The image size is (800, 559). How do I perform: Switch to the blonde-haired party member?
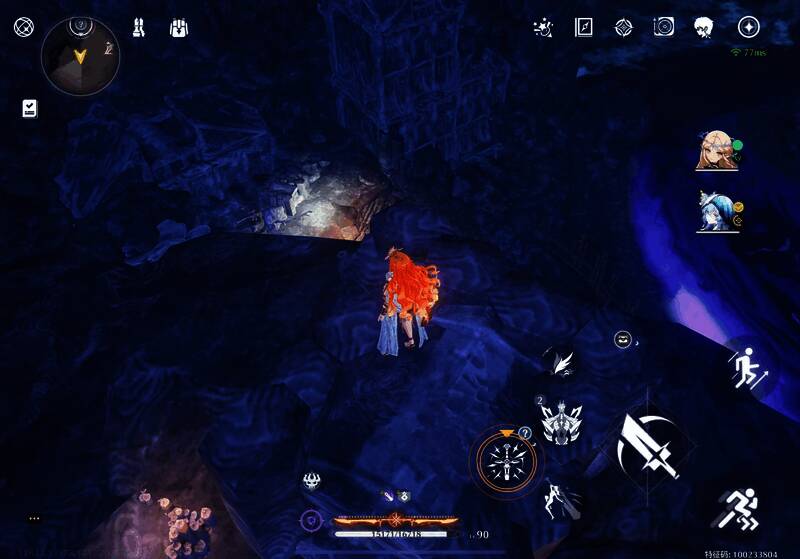tap(717, 151)
